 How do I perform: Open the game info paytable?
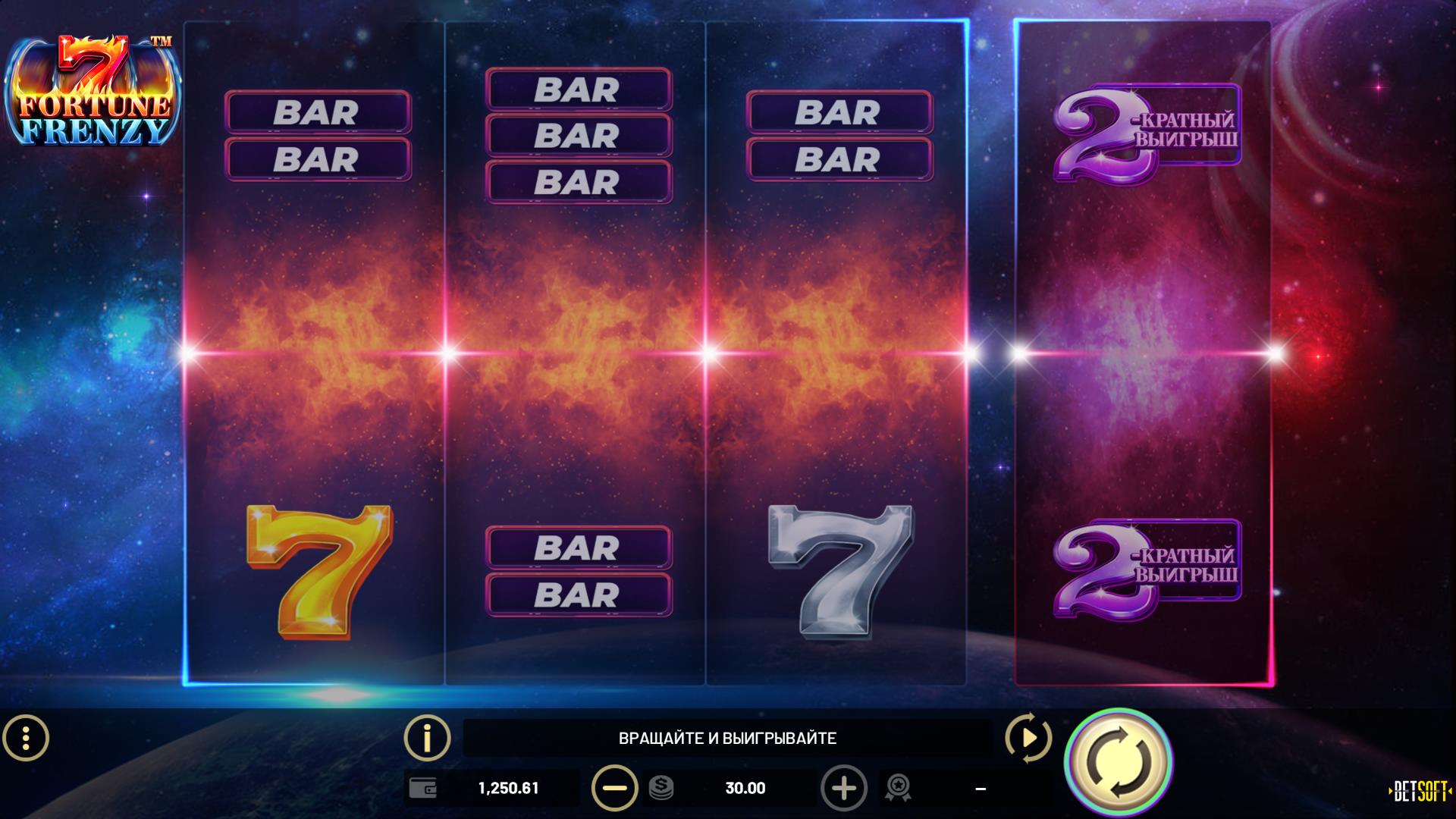[x=428, y=737]
